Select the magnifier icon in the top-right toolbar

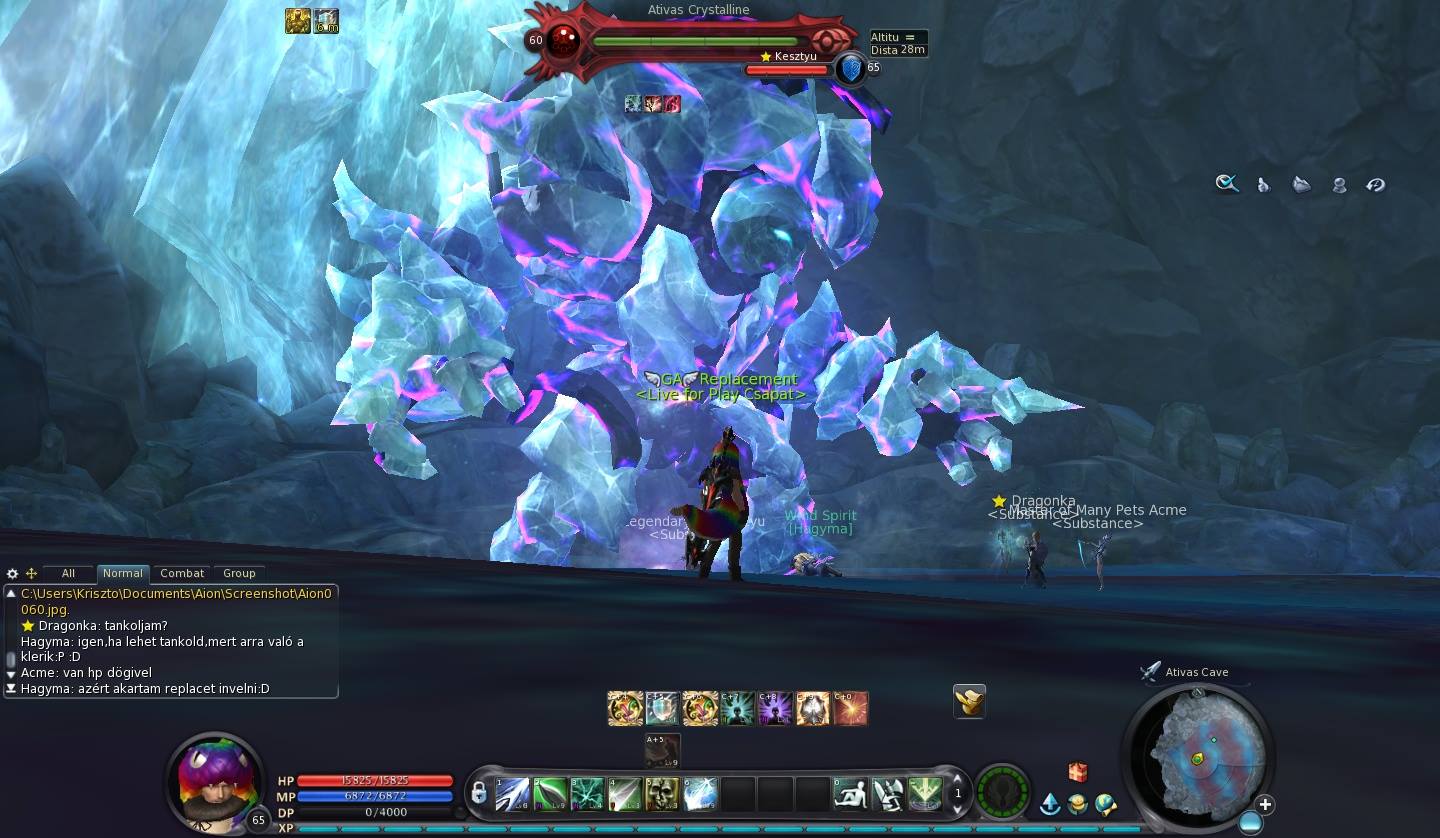1227,184
